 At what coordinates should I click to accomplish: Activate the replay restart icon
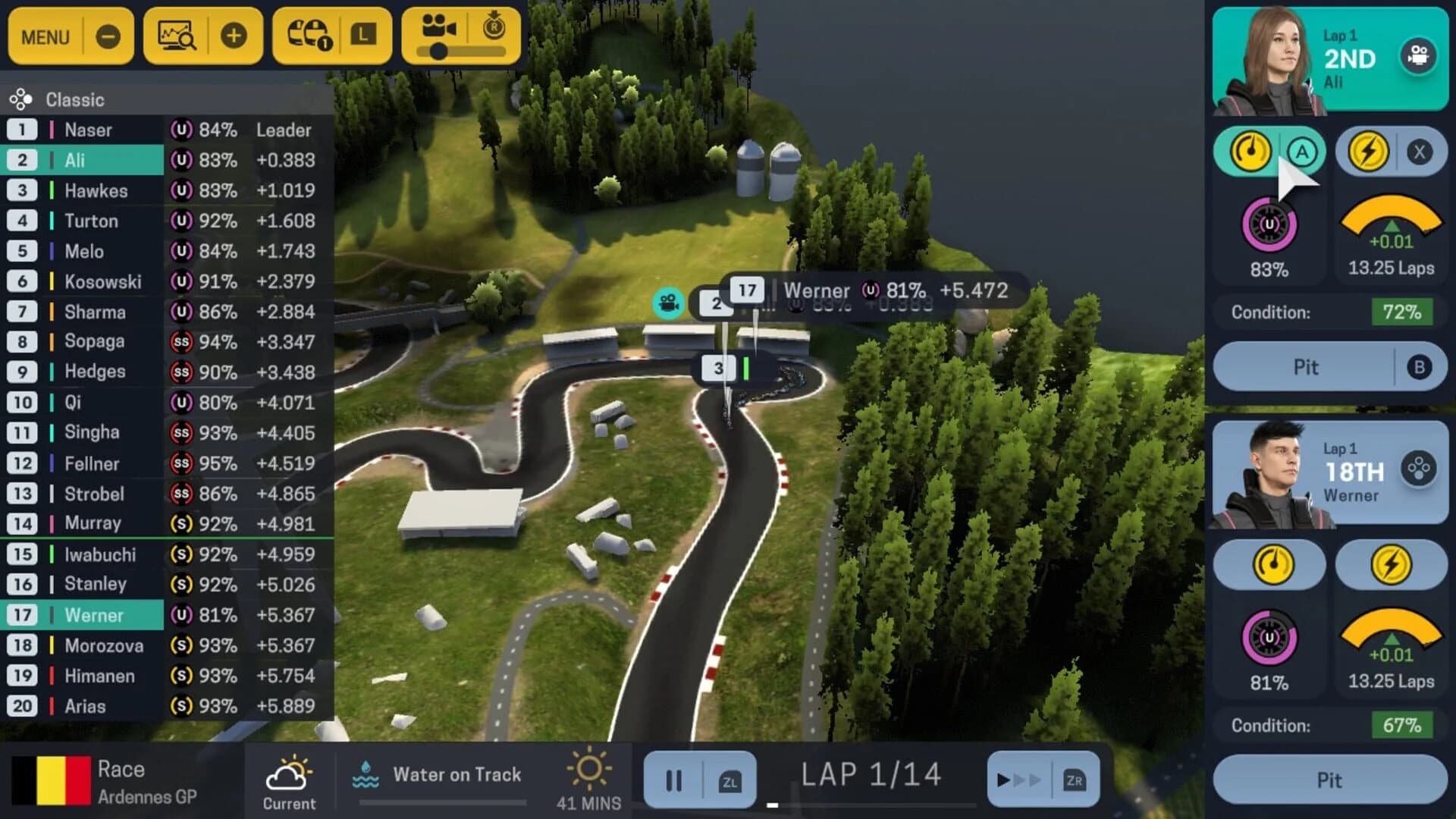point(494,27)
